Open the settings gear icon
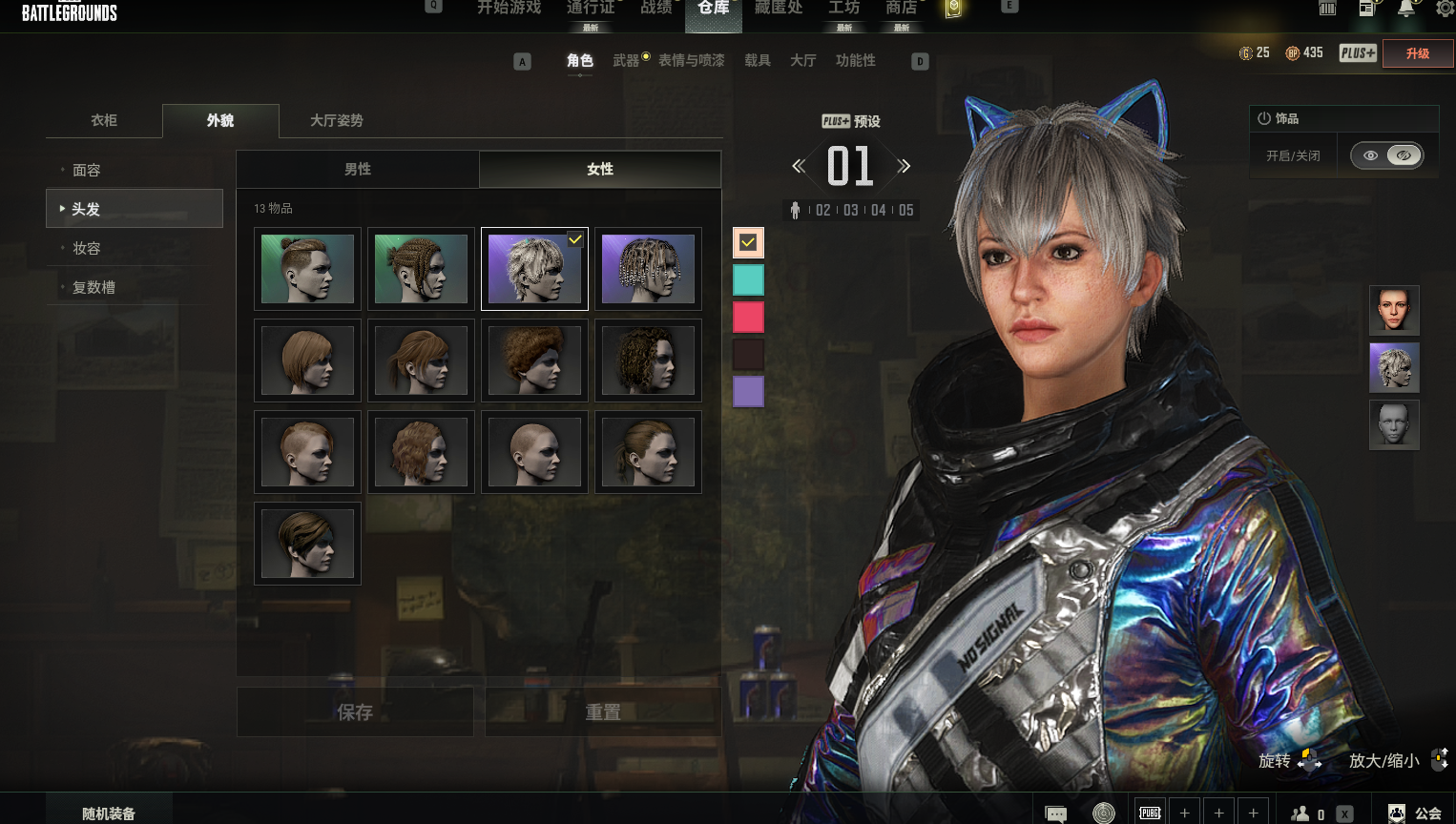1456x824 pixels. click(x=1445, y=9)
